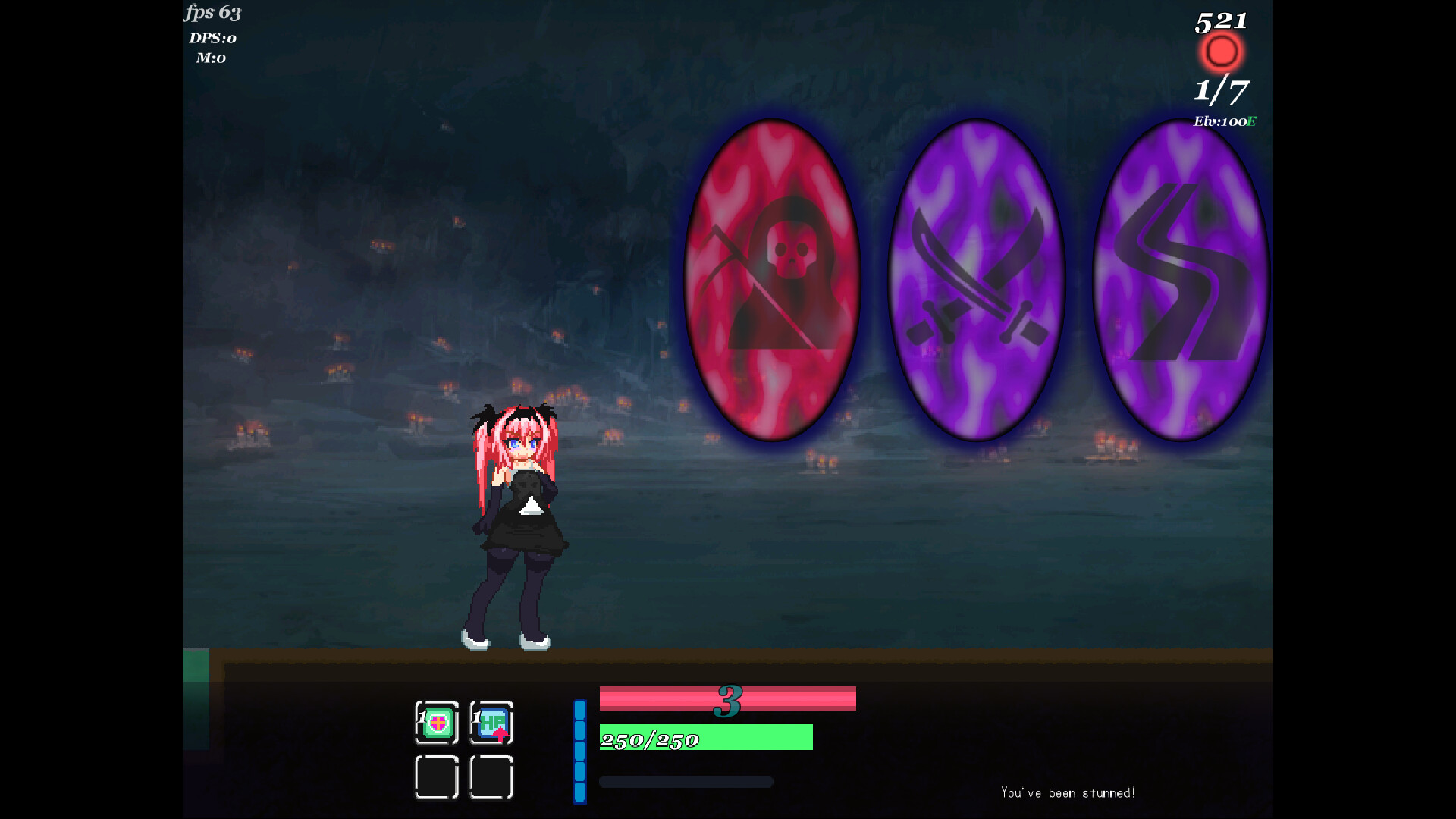Use the healing potion item

click(x=437, y=724)
